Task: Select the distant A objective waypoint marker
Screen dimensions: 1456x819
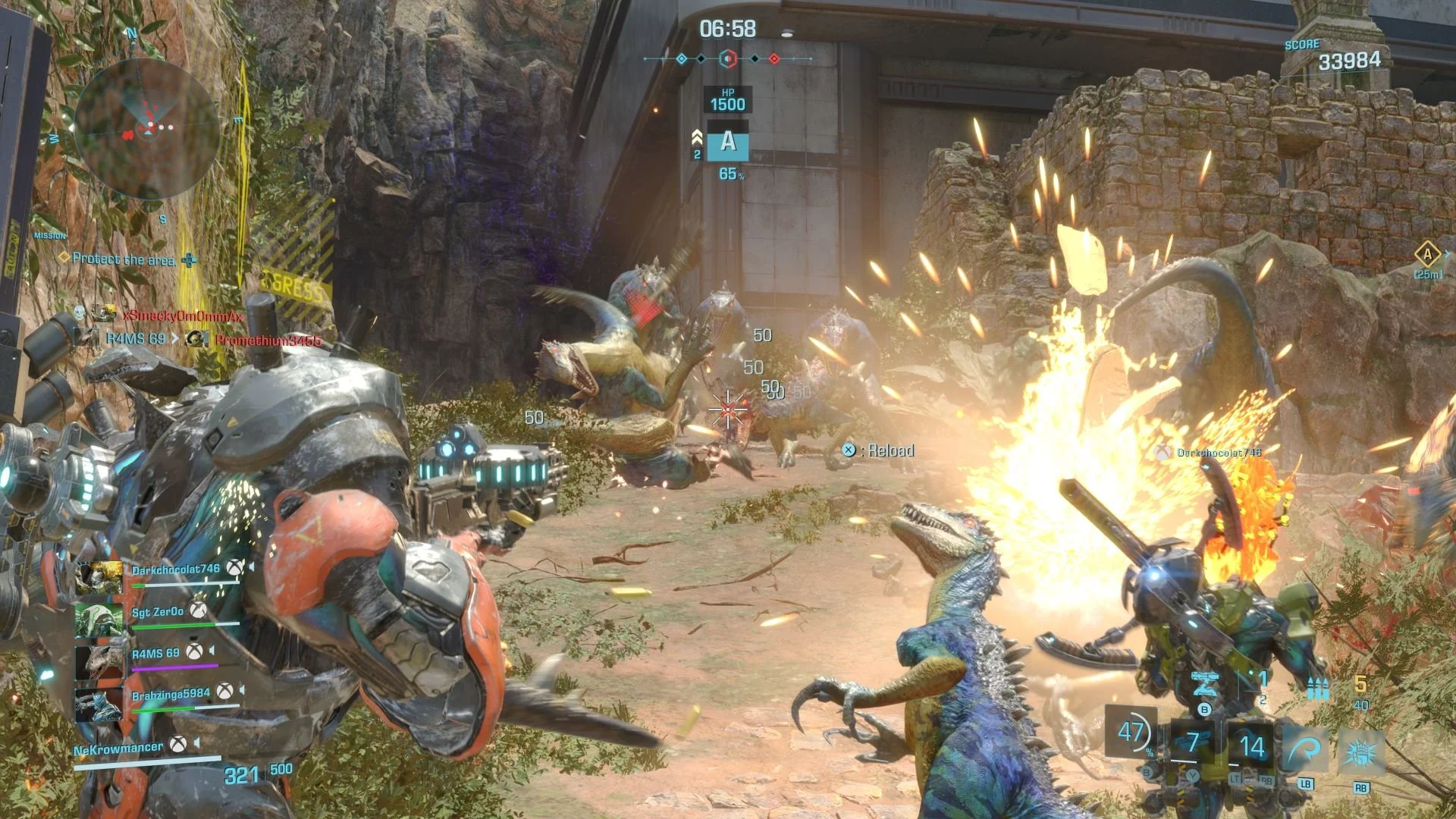Action: pos(1427,255)
